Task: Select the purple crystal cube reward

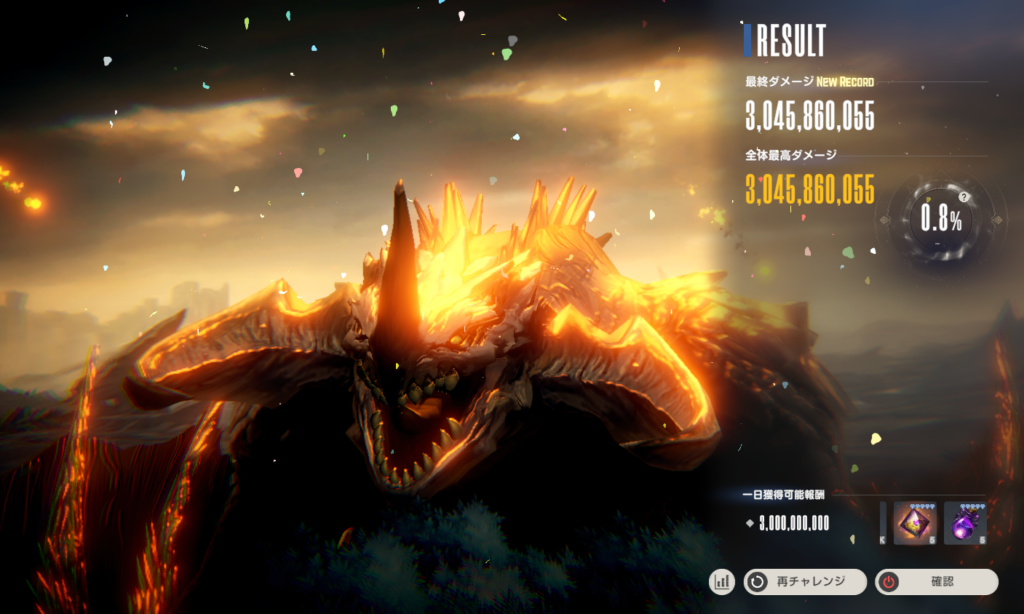Action: [914, 522]
